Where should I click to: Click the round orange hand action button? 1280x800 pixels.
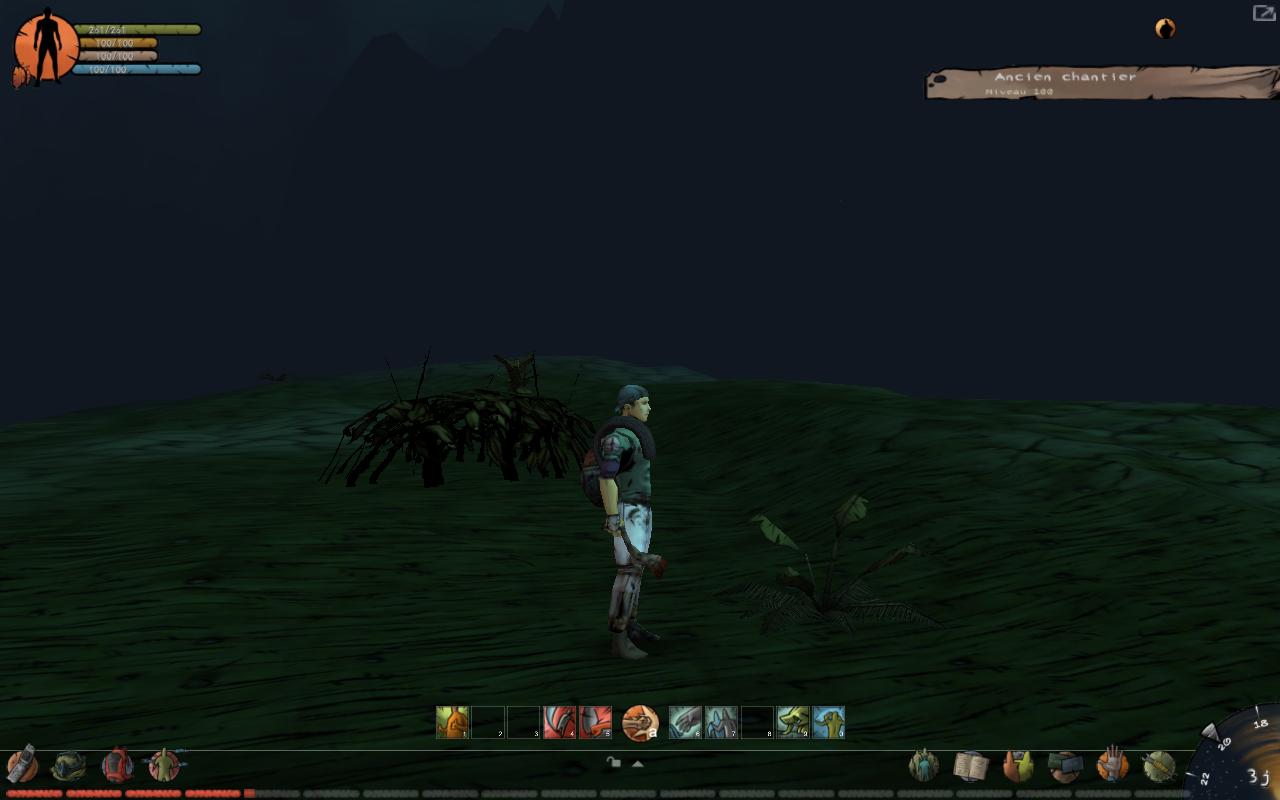tap(640, 722)
